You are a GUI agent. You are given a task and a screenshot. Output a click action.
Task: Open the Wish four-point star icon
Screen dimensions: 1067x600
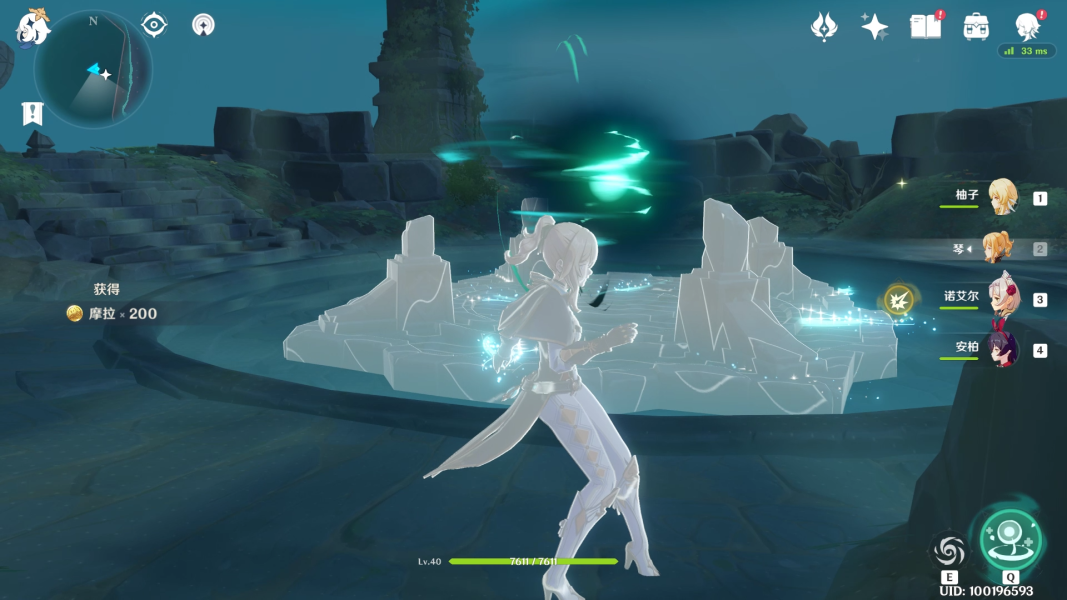click(x=875, y=27)
